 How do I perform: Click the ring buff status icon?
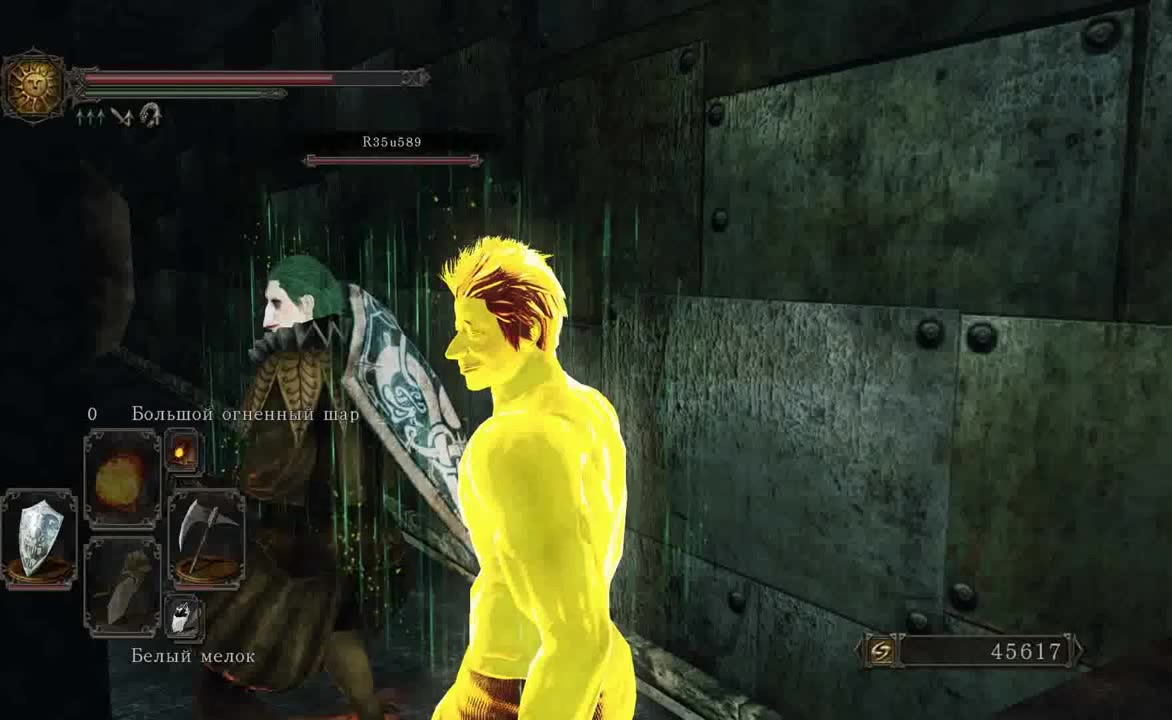pyautogui.click(x=151, y=115)
